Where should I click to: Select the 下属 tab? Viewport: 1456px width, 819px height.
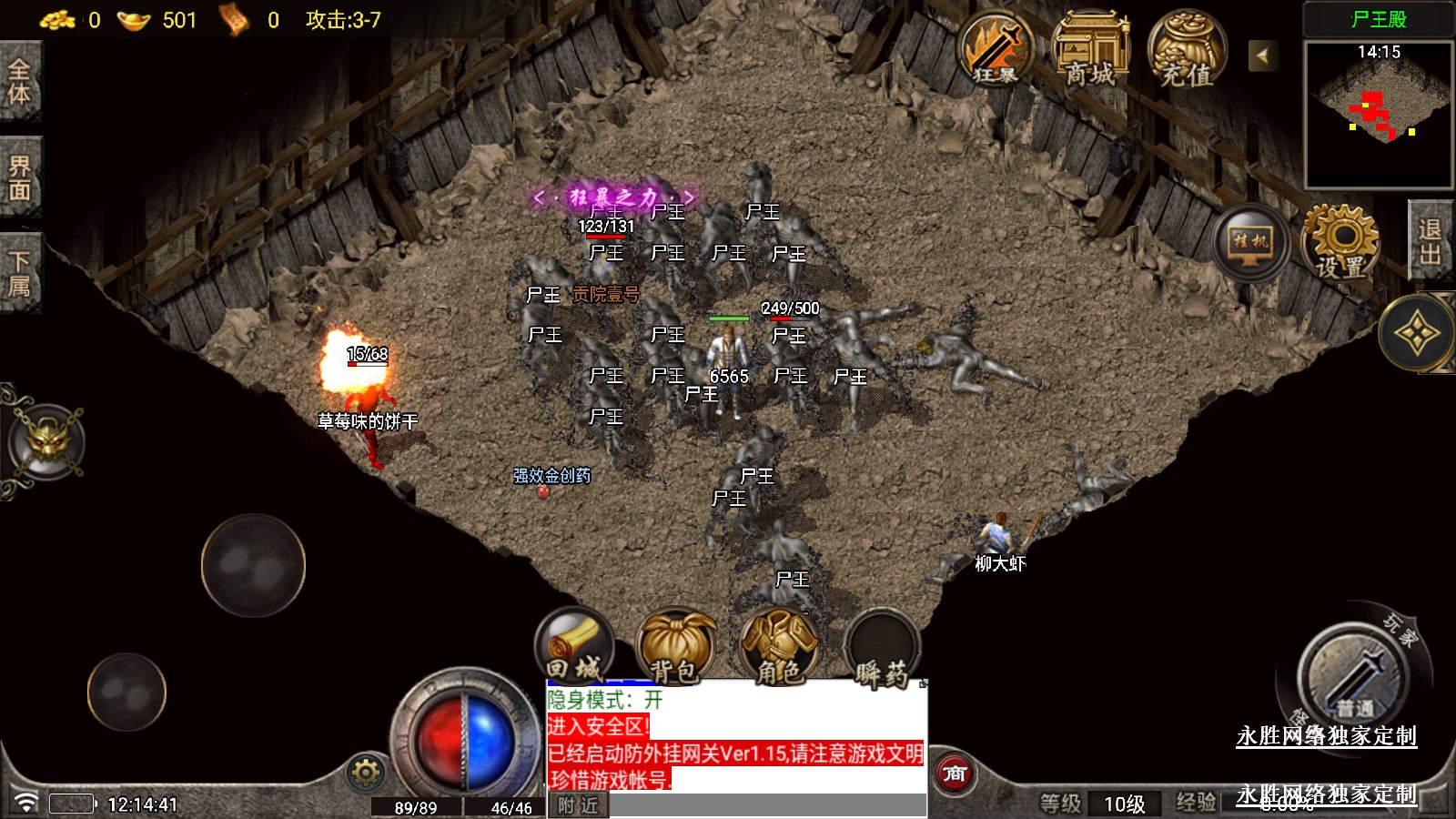coord(20,274)
